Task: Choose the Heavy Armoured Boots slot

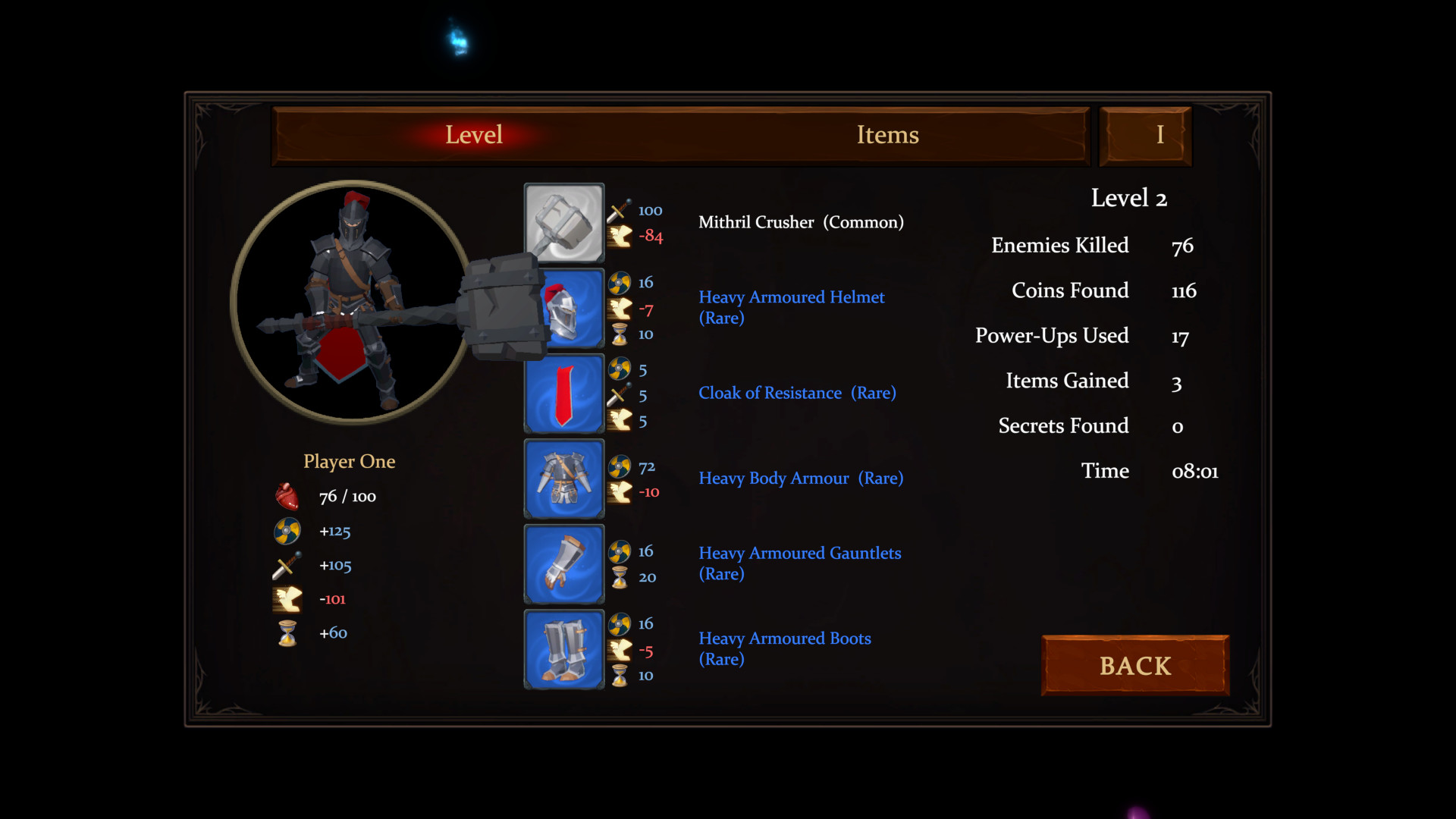Action: tap(564, 650)
